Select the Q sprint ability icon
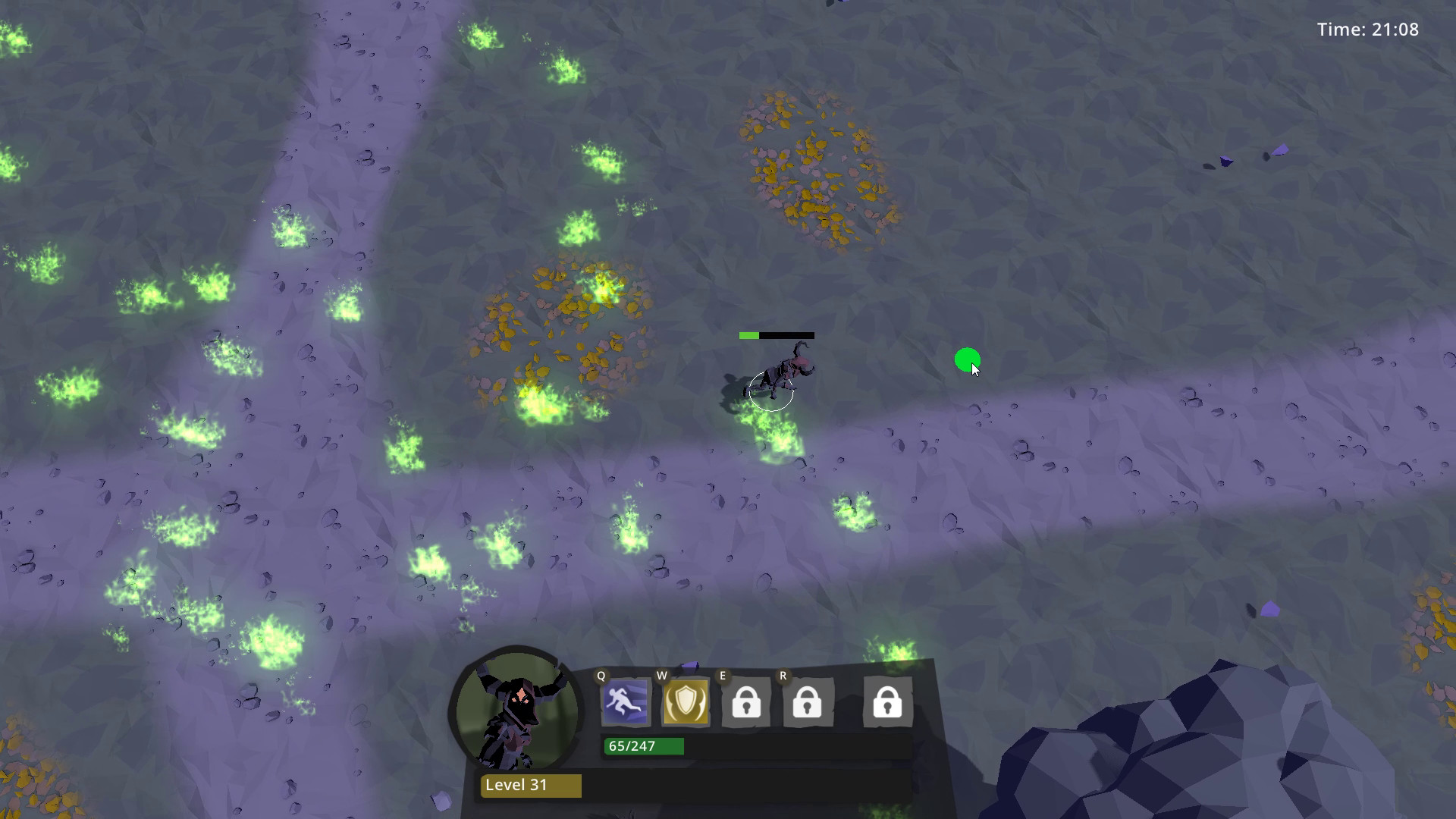The height and width of the screenshot is (819, 1456). point(626,701)
